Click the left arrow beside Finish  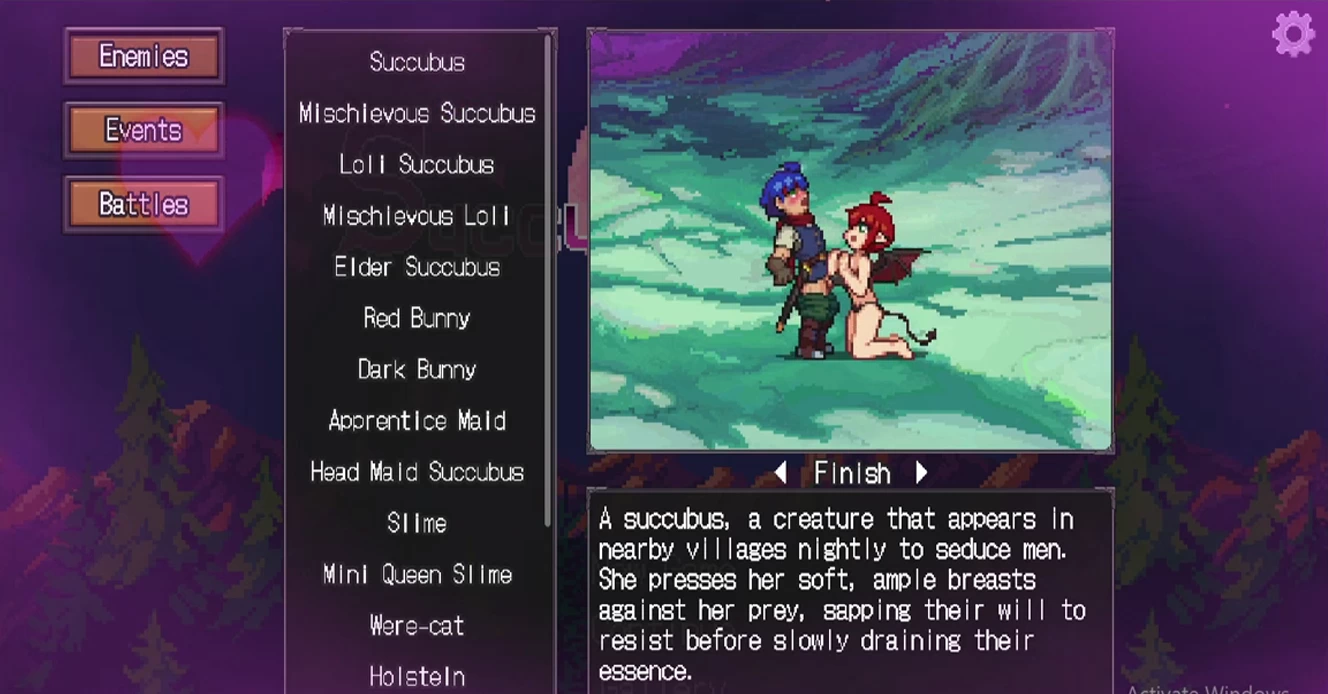pyautogui.click(x=781, y=472)
